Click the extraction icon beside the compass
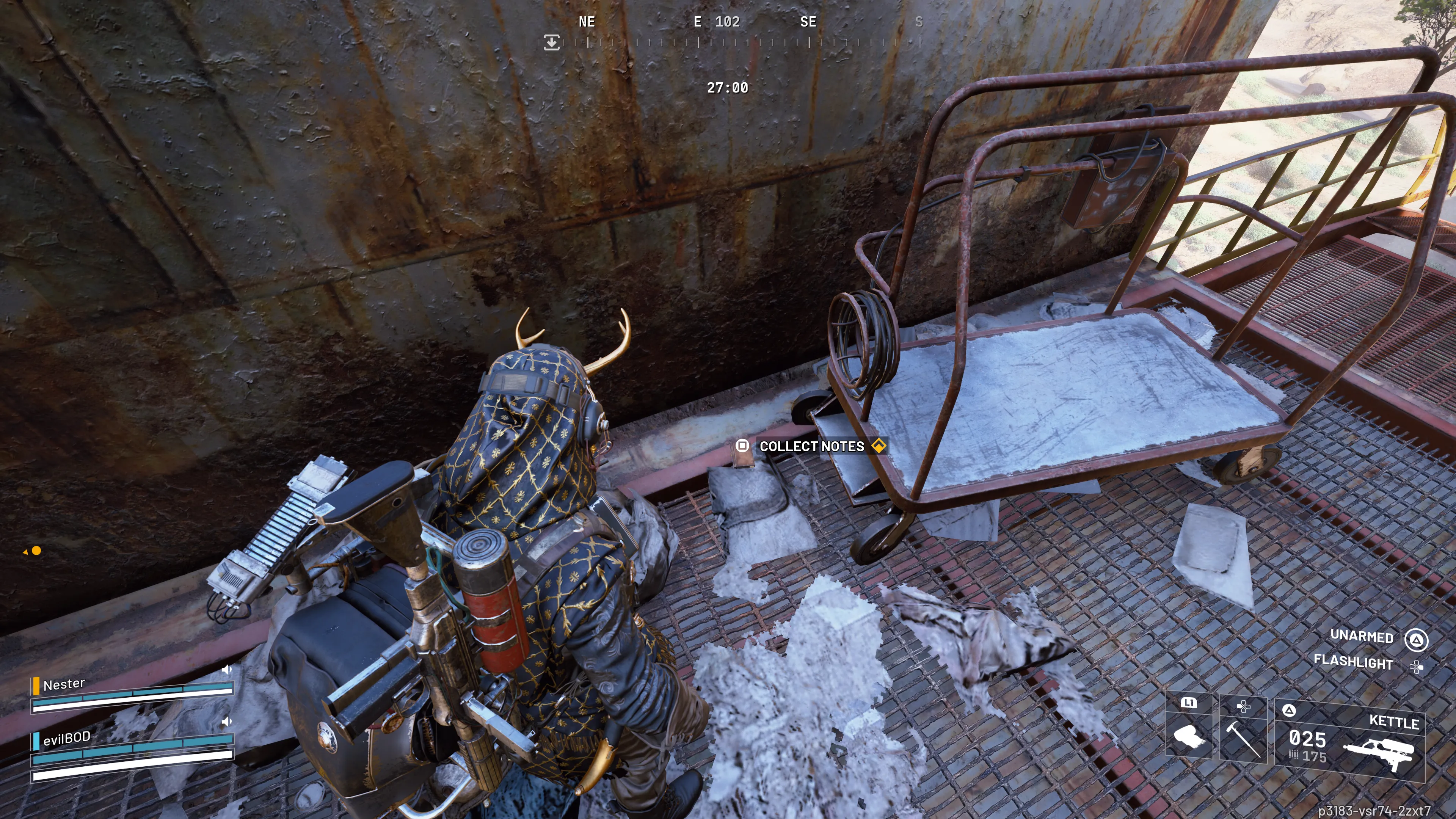The width and height of the screenshot is (1456, 819). [551, 42]
